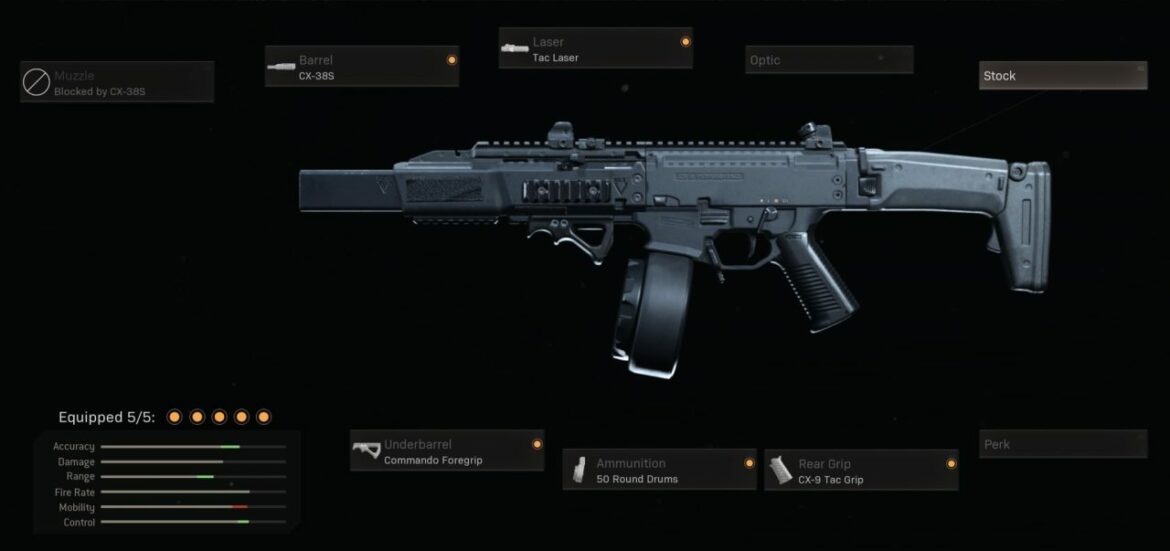Select the Ammunition 50 Round Drums slot
The width and height of the screenshot is (1170, 551).
coord(660,470)
